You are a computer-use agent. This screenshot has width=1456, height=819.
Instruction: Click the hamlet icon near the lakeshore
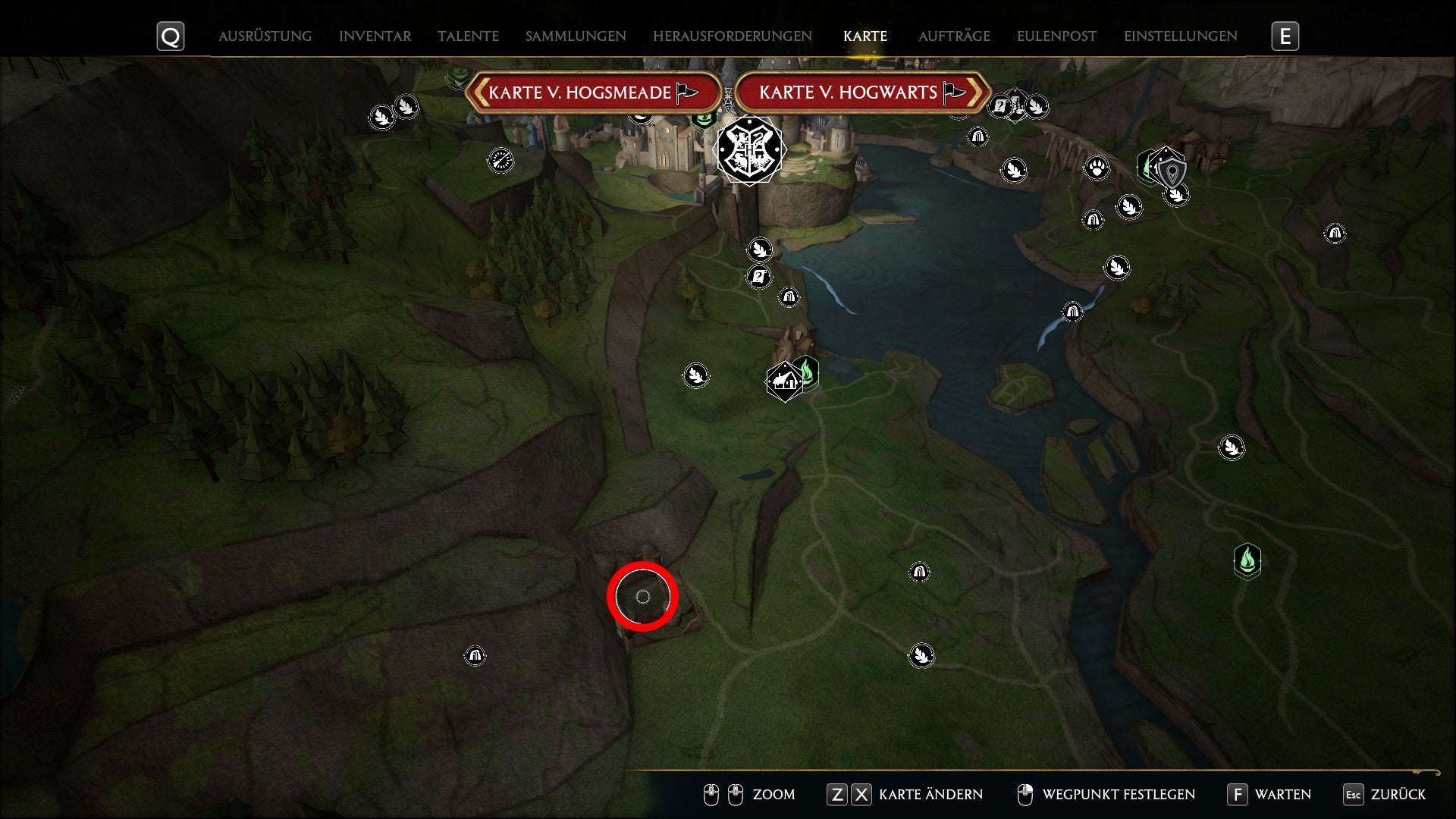(783, 381)
